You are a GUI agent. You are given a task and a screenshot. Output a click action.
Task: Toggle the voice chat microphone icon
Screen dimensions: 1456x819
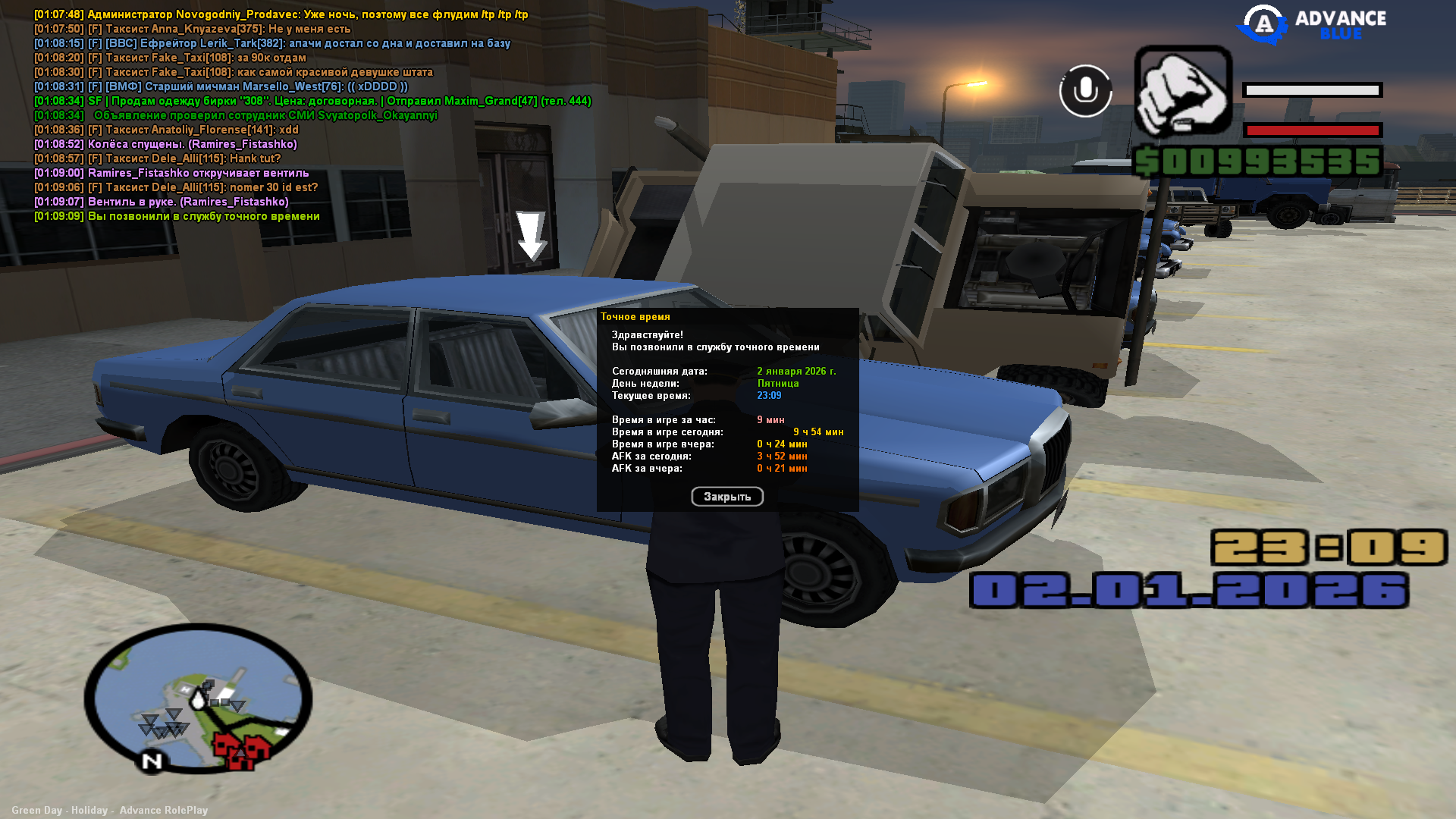pos(1085,91)
